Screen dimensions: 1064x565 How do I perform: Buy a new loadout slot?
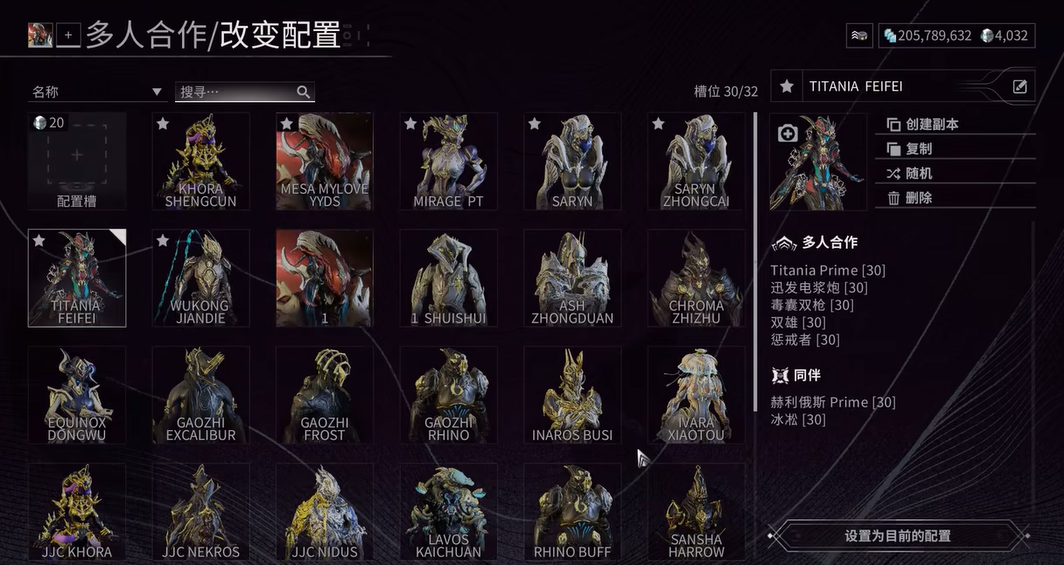pyautogui.click(x=77, y=161)
